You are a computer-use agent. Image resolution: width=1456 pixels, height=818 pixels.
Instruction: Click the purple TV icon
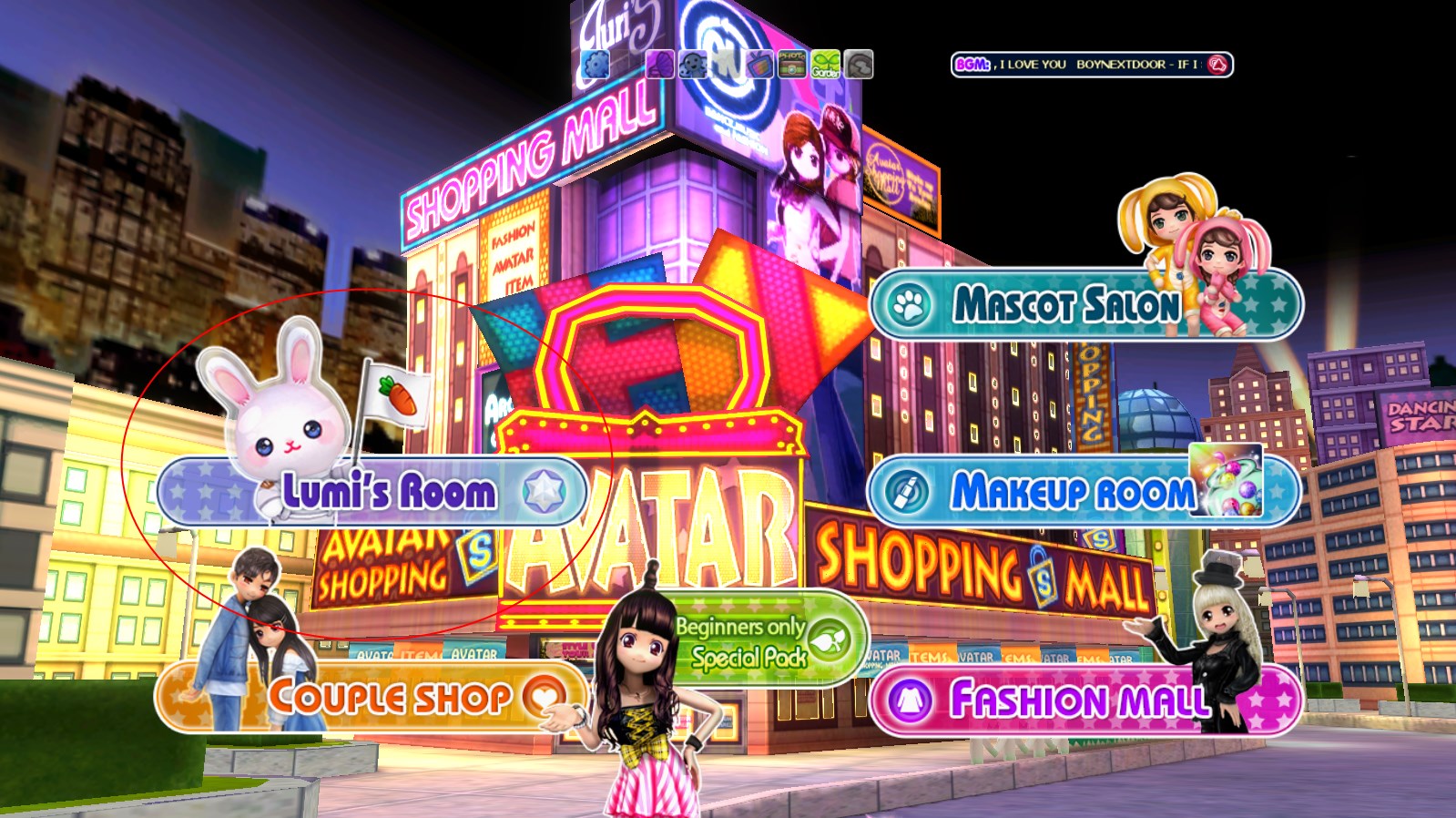759,65
